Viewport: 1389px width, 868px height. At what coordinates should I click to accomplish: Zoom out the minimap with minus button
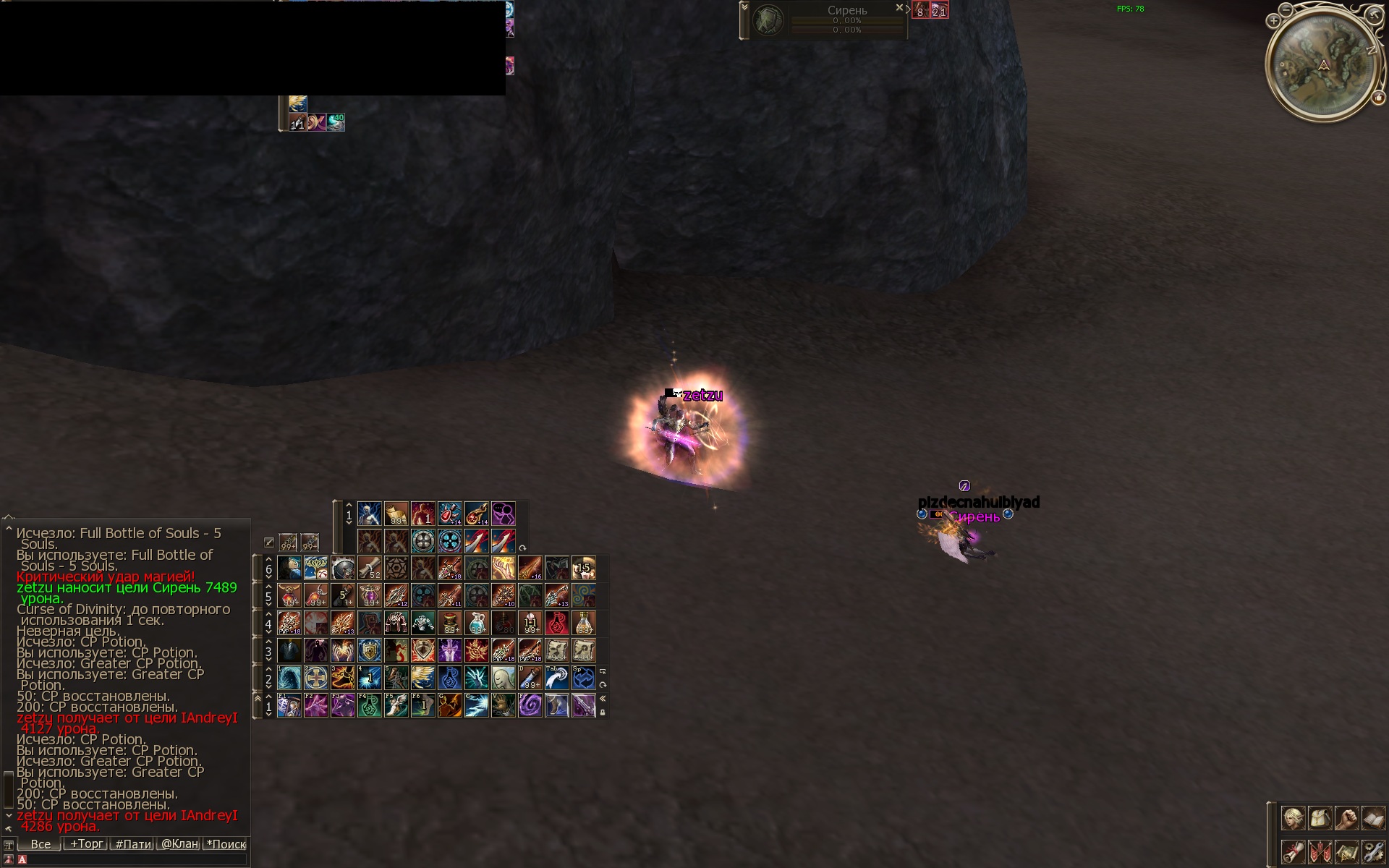[x=1286, y=10]
